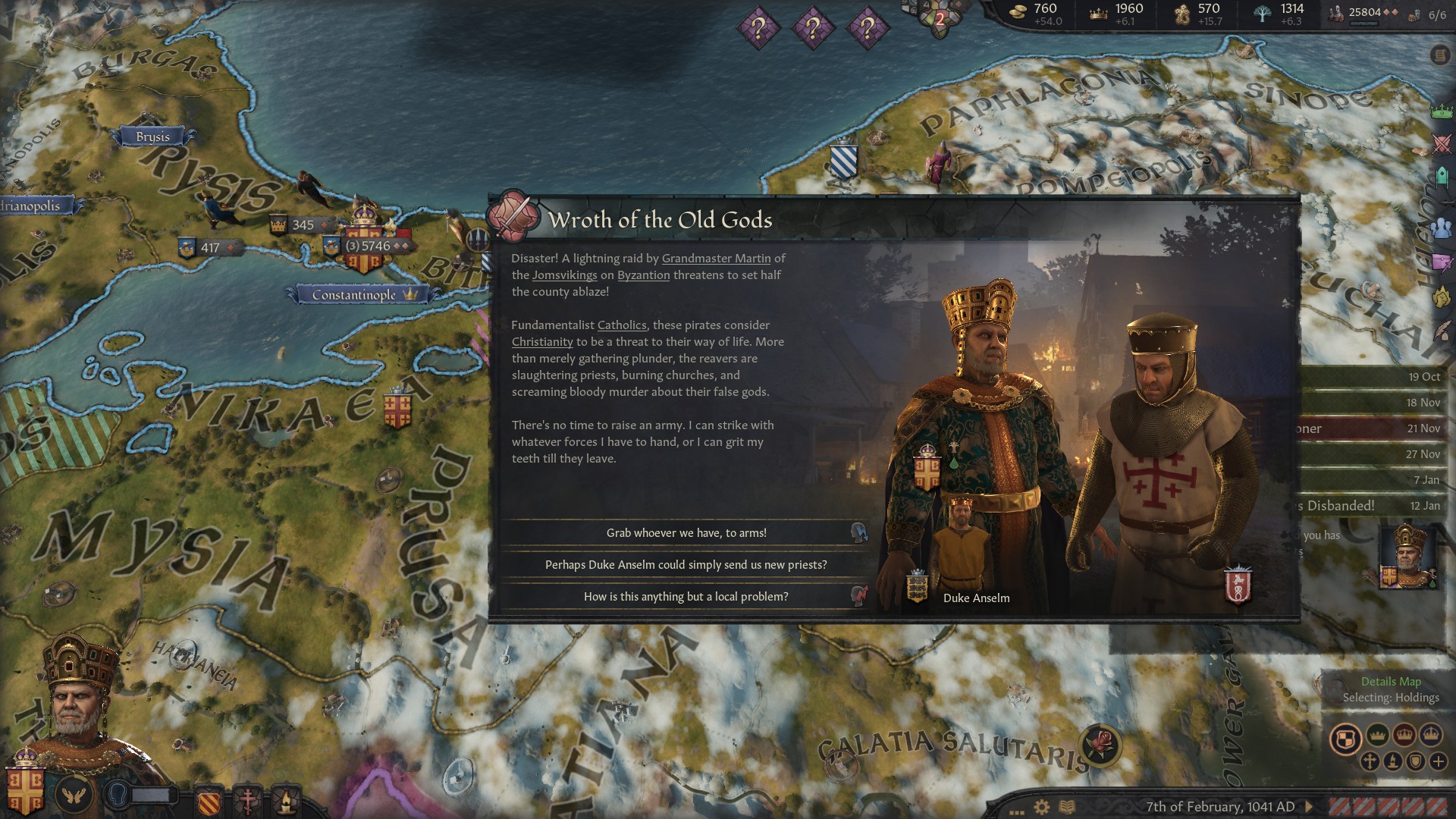The height and width of the screenshot is (819, 1456).
Task: Pick 'Perhaps Duke Anselm could simply send us new priests?'
Action: click(x=686, y=565)
